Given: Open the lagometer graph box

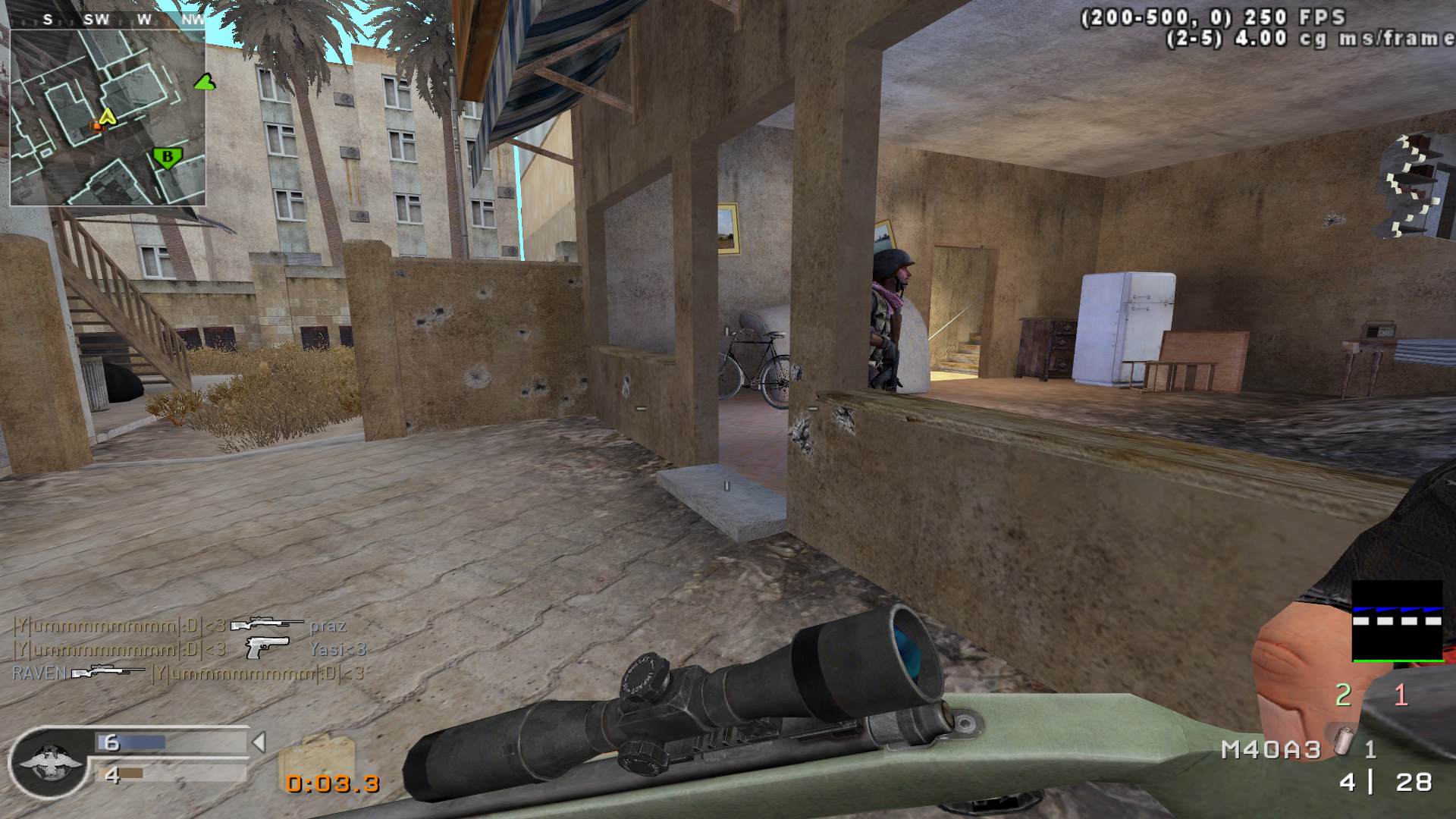Looking at the screenshot, I should click(x=1397, y=621).
